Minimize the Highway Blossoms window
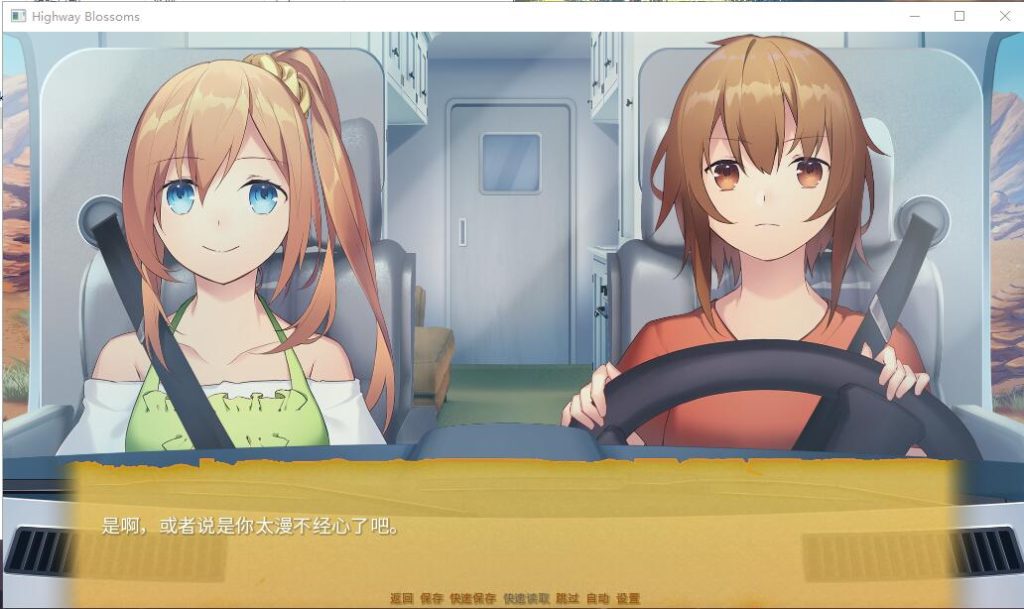Screen dimensions: 1024x609 tap(914, 16)
